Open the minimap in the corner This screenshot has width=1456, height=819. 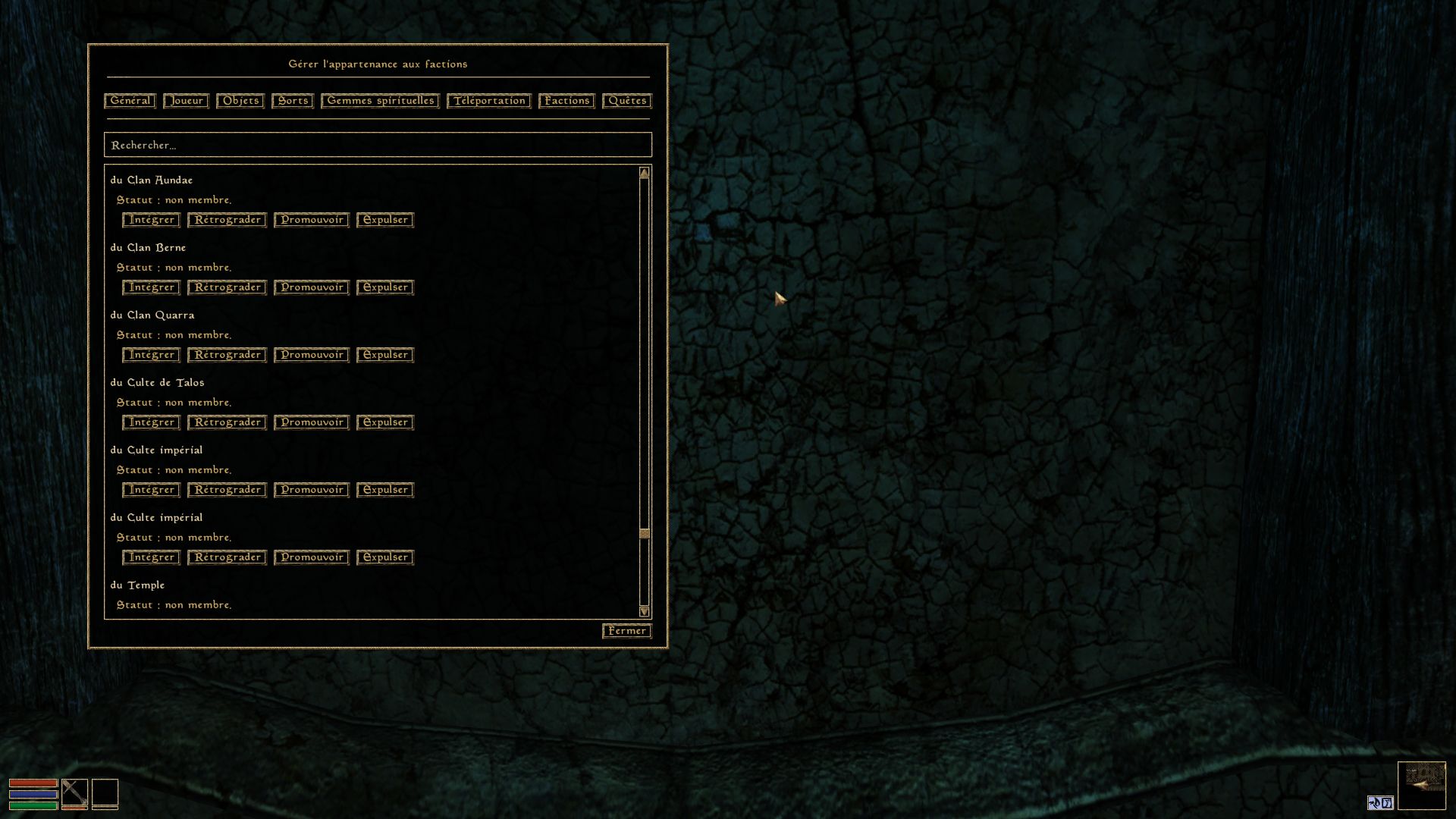pyautogui.click(x=1422, y=786)
